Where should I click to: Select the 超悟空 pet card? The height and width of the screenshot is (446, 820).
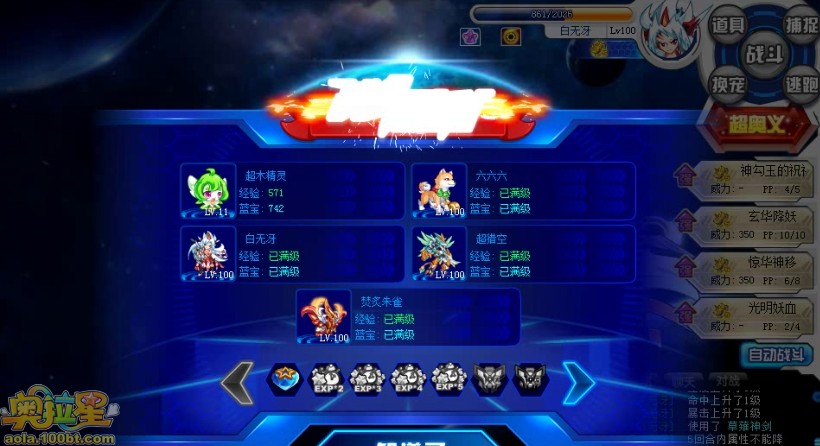tap(523, 253)
